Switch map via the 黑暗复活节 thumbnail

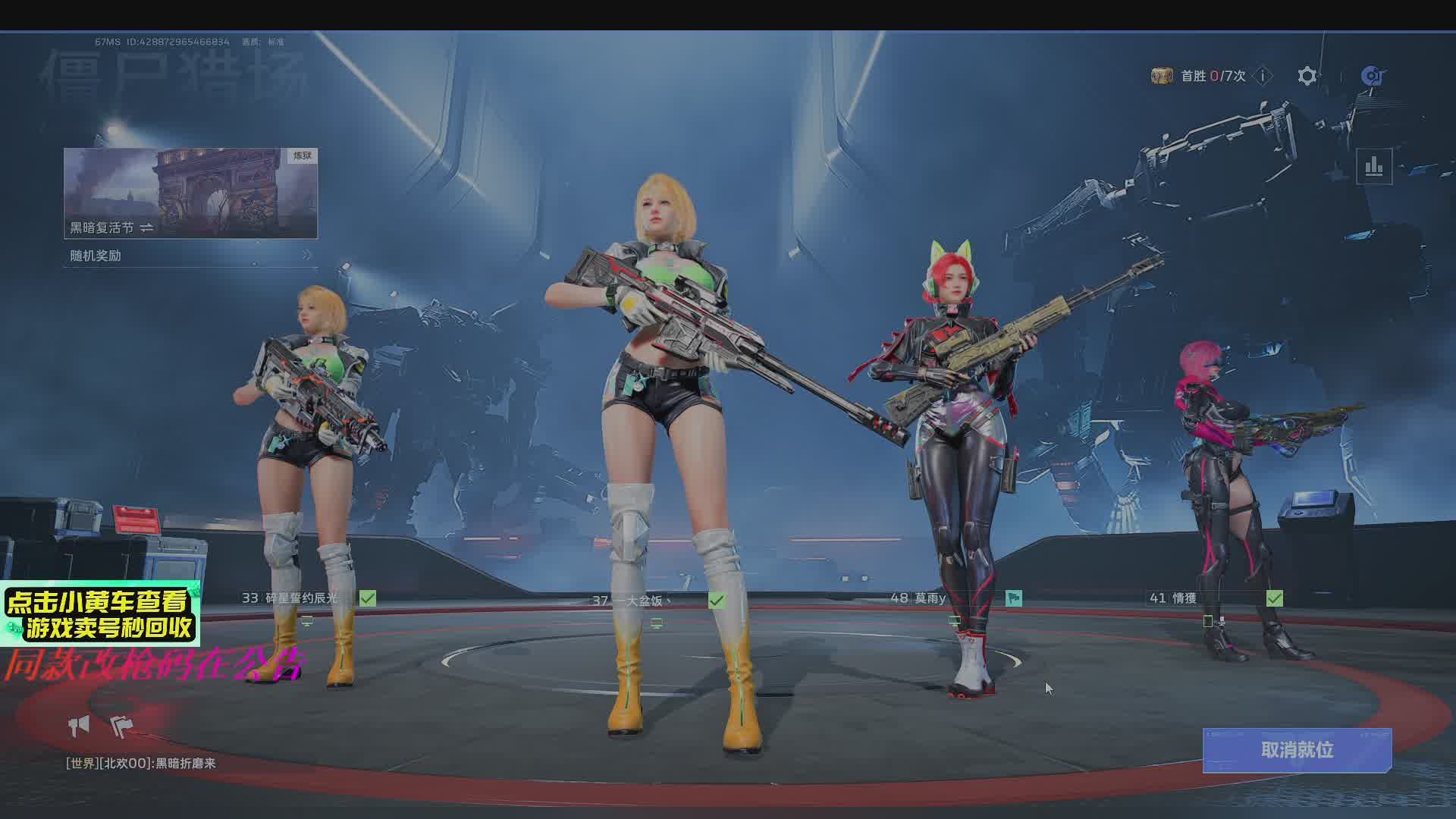pyautogui.click(x=190, y=193)
